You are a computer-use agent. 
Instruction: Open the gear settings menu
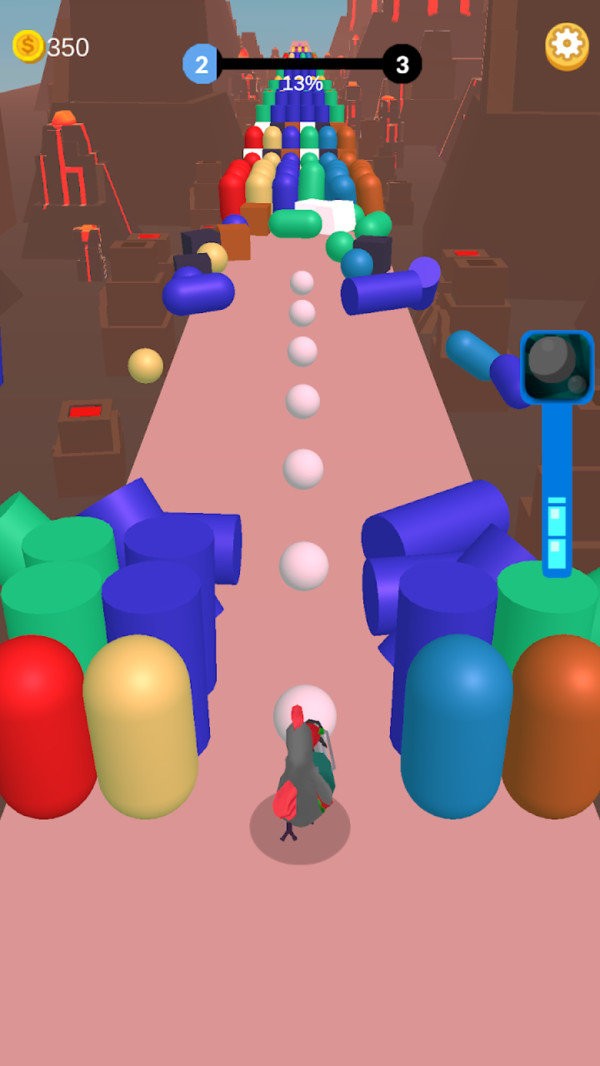pos(567,46)
